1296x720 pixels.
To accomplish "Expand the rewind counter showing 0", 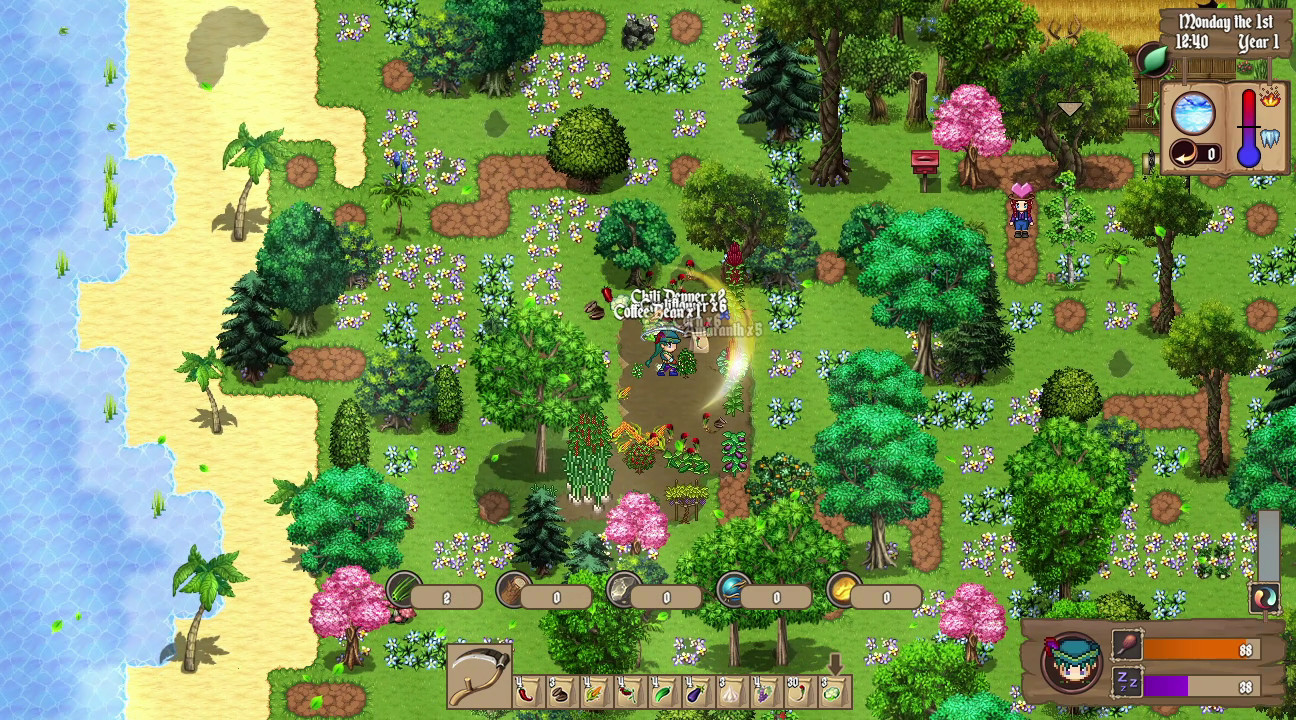I will pyautogui.click(x=1184, y=153).
